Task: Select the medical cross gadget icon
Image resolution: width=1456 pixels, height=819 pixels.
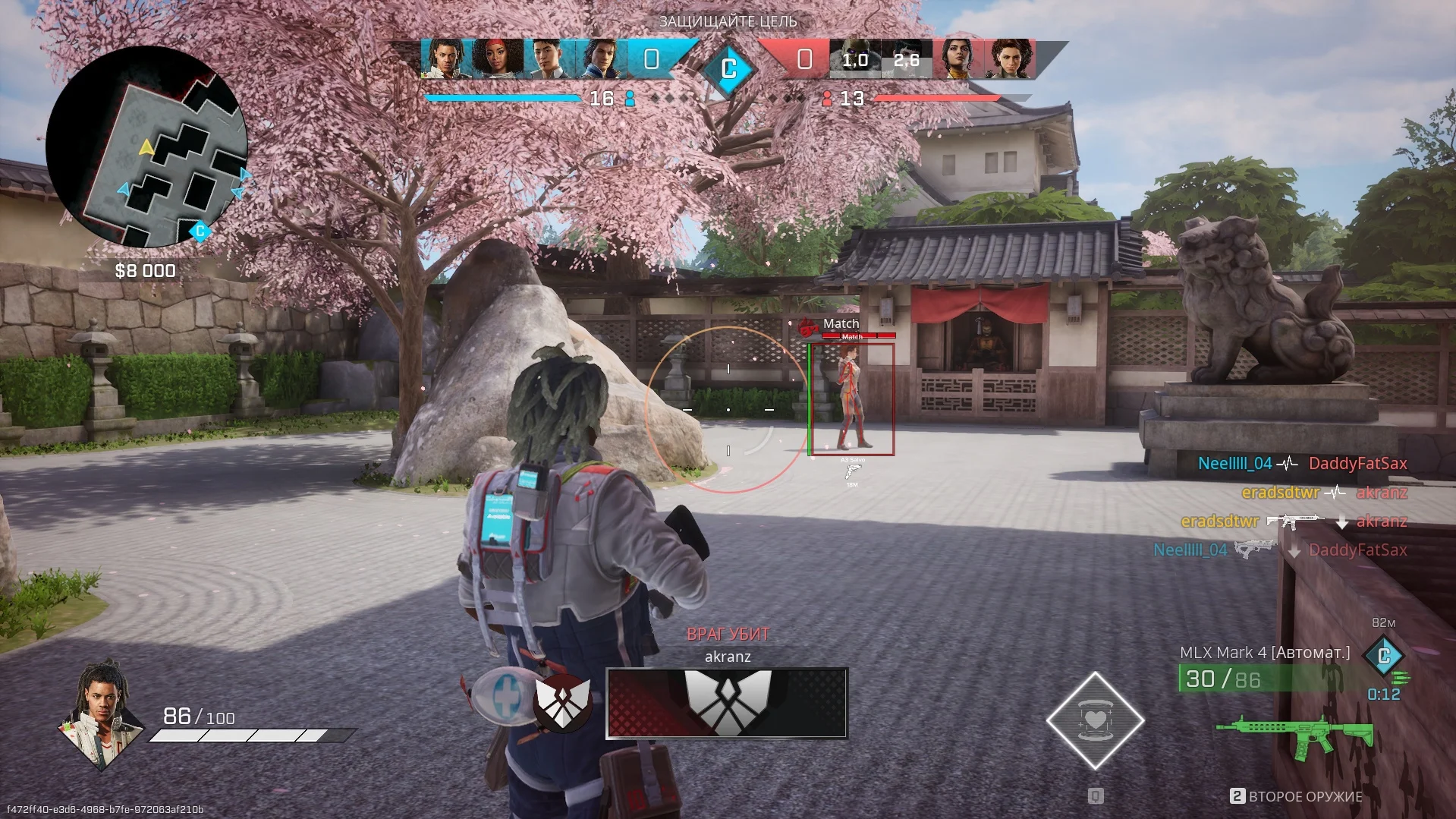Action: [x=504, y=696]
